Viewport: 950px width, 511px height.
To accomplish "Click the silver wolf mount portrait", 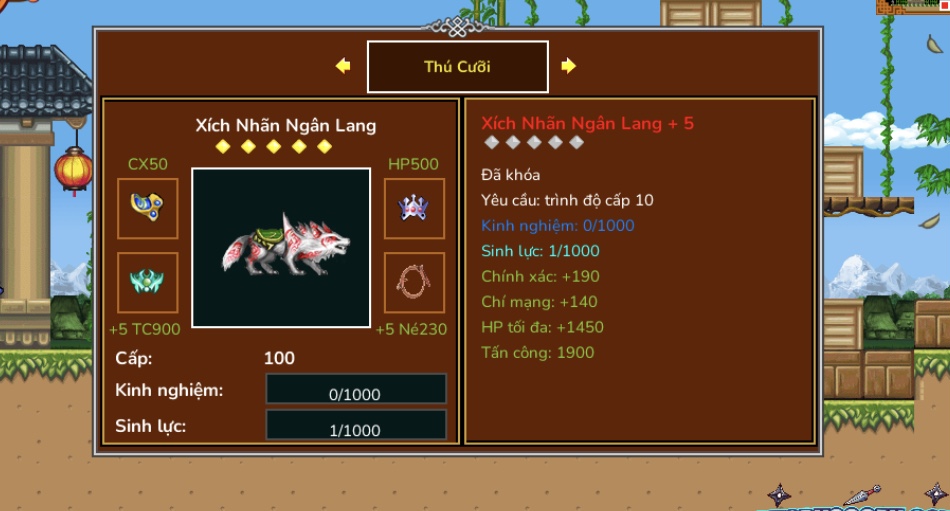I will pos(281,247).
